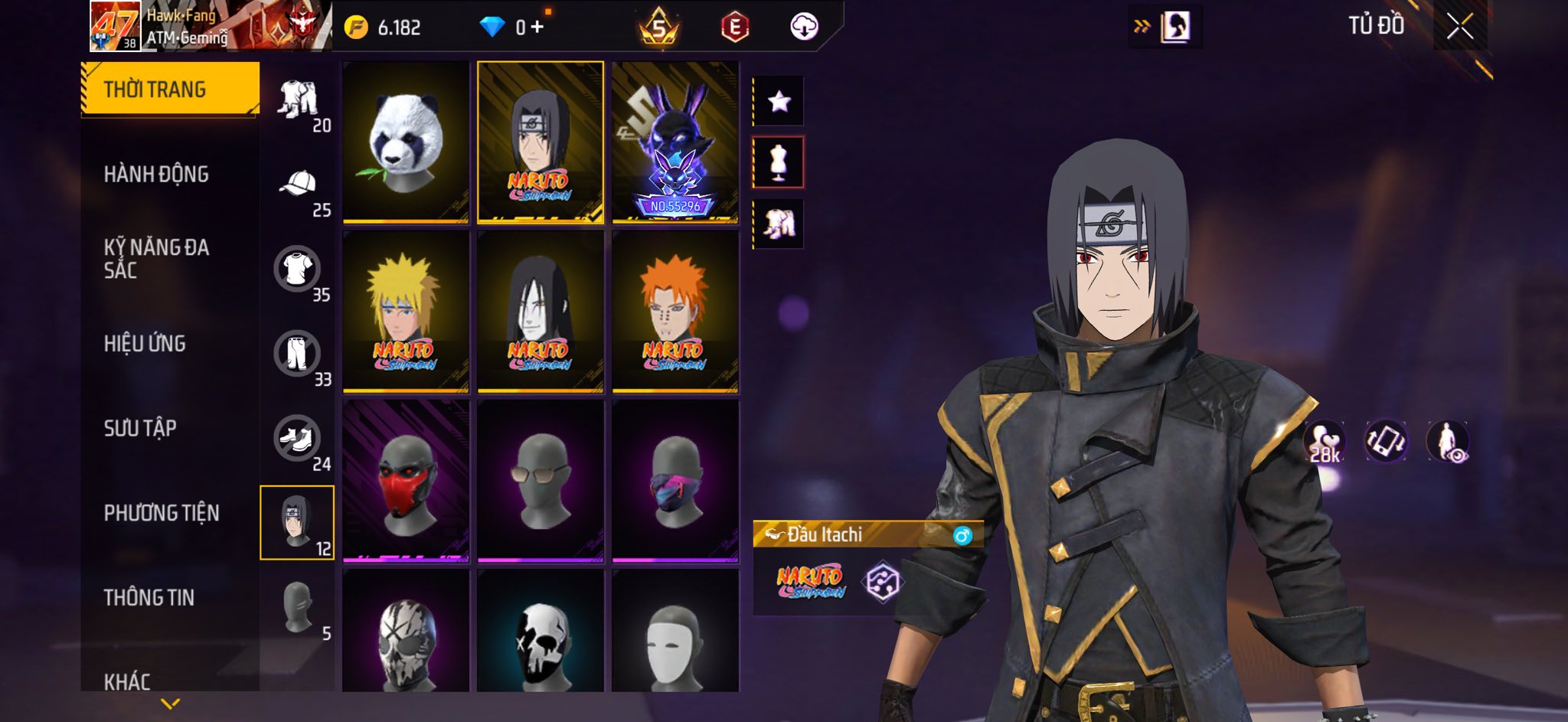Select the purple rabbit No.55296 head
The image size is (1568, 722).
point(675,142)
